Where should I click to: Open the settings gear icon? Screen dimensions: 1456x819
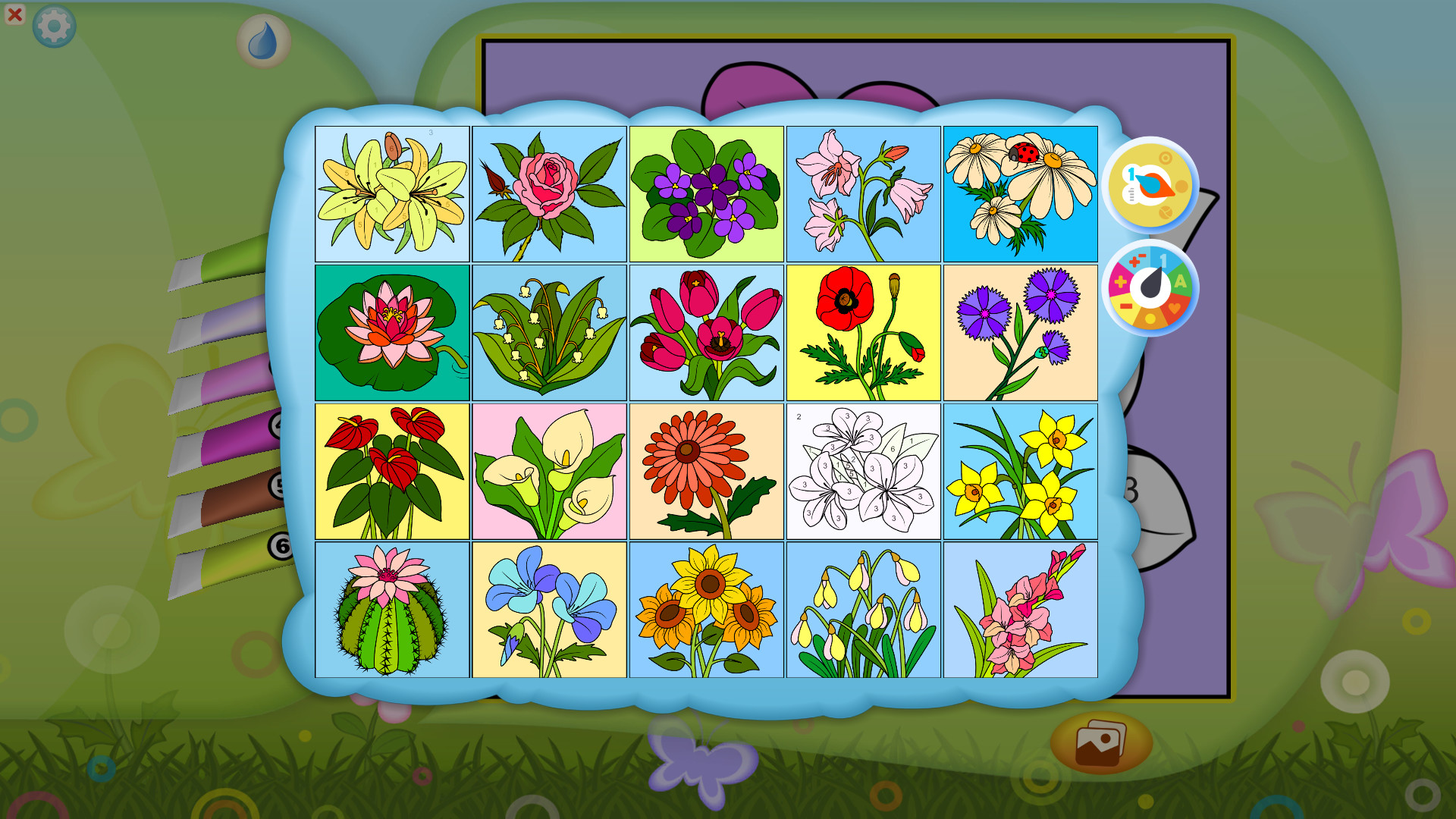54,24
